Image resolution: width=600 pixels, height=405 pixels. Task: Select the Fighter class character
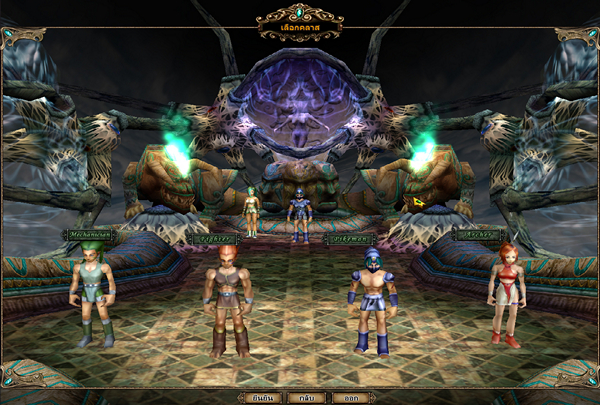click(x=228, y=300)
